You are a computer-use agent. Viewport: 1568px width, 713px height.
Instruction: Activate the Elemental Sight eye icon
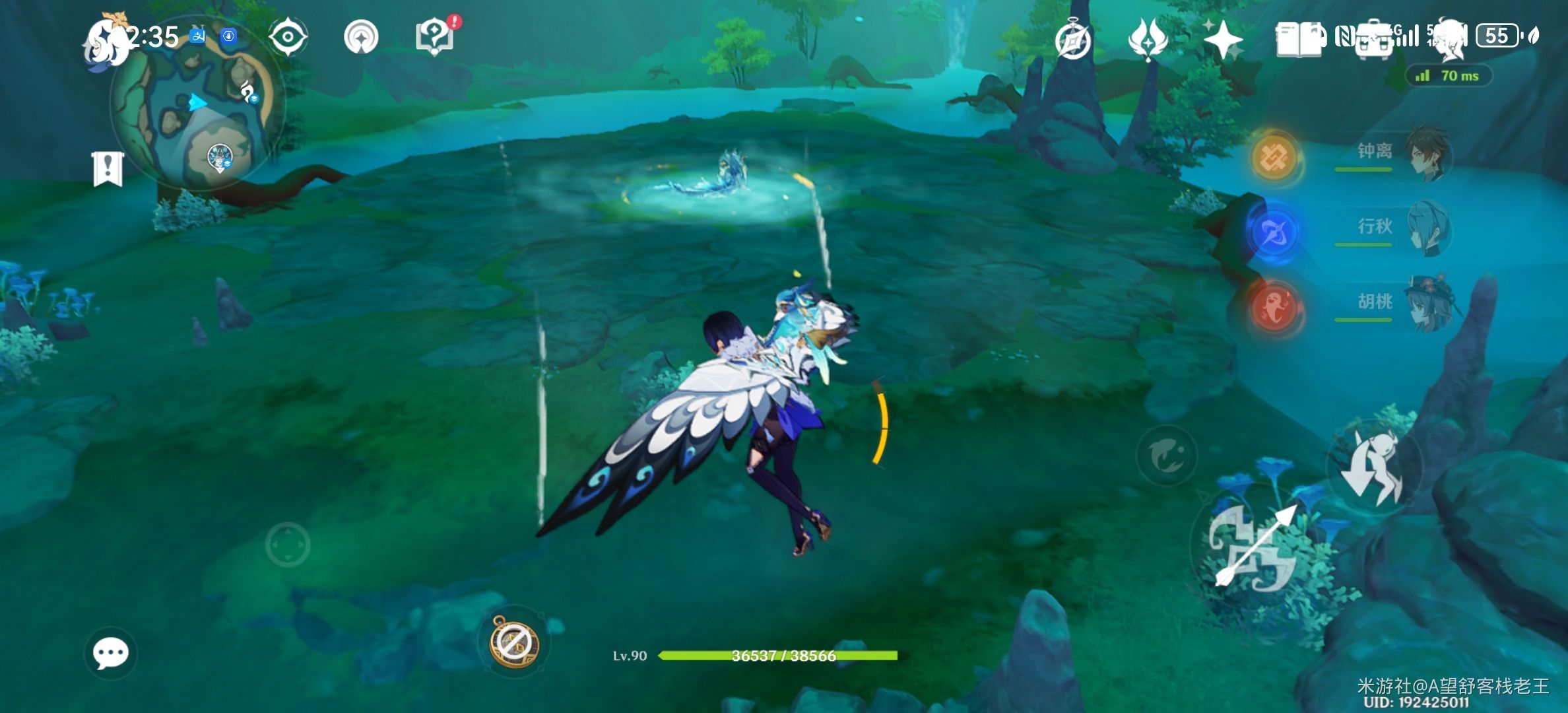tap(288, 36)
